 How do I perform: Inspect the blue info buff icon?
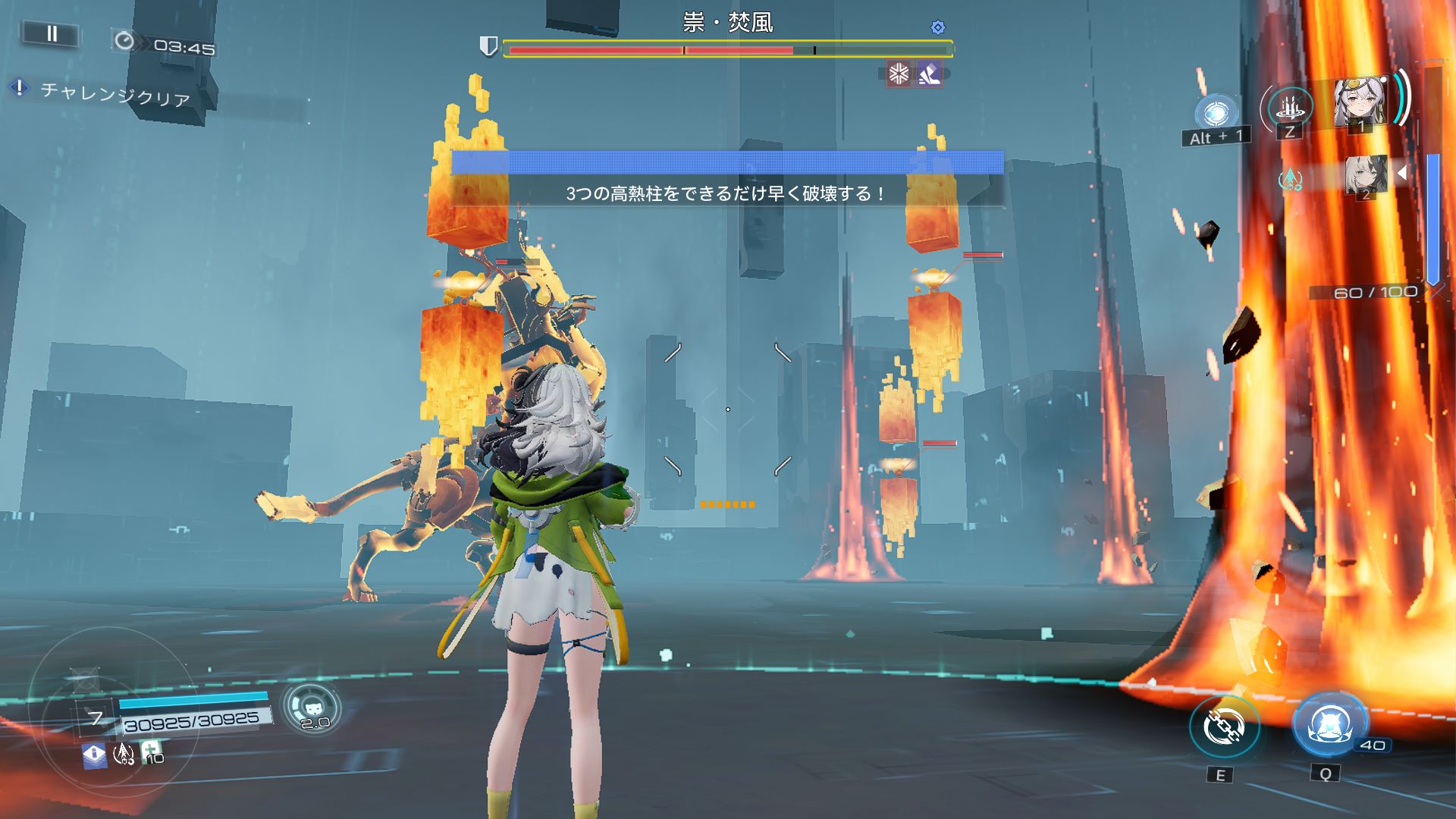(x=94, y=755)
